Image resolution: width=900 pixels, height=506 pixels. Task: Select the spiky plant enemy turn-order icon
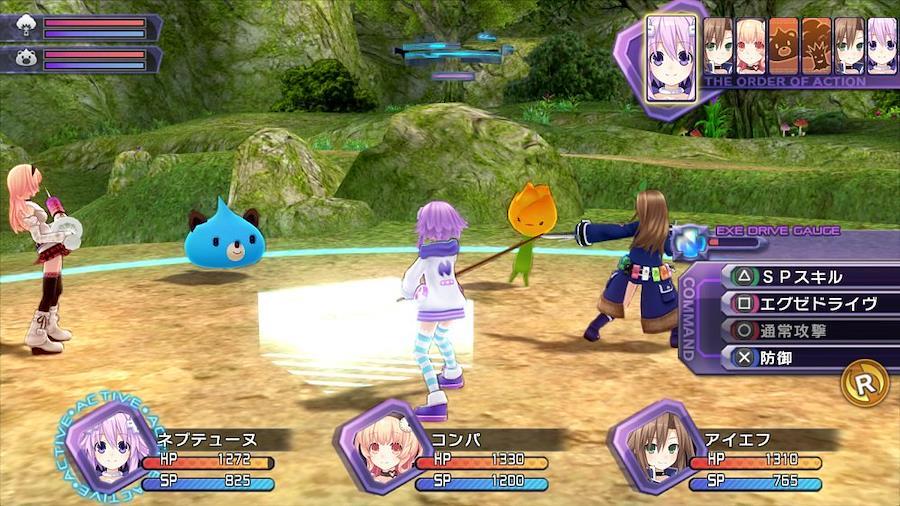[816, 46]
